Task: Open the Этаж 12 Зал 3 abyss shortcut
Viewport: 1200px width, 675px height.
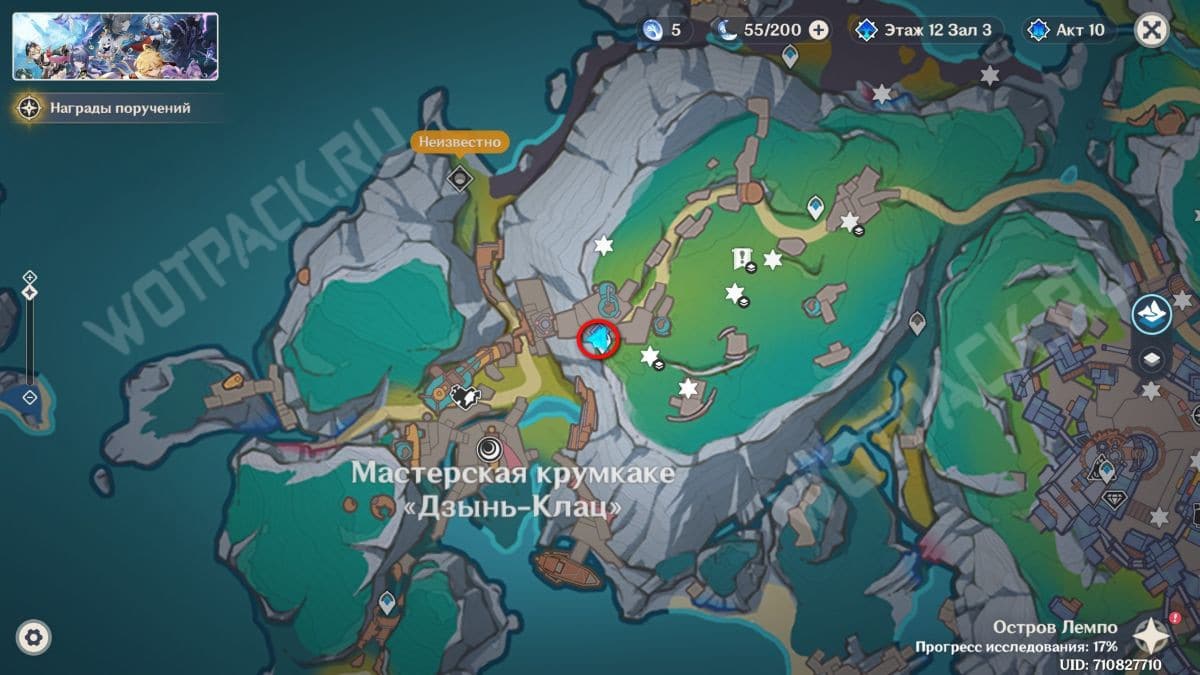Action: tap(926, 30)
